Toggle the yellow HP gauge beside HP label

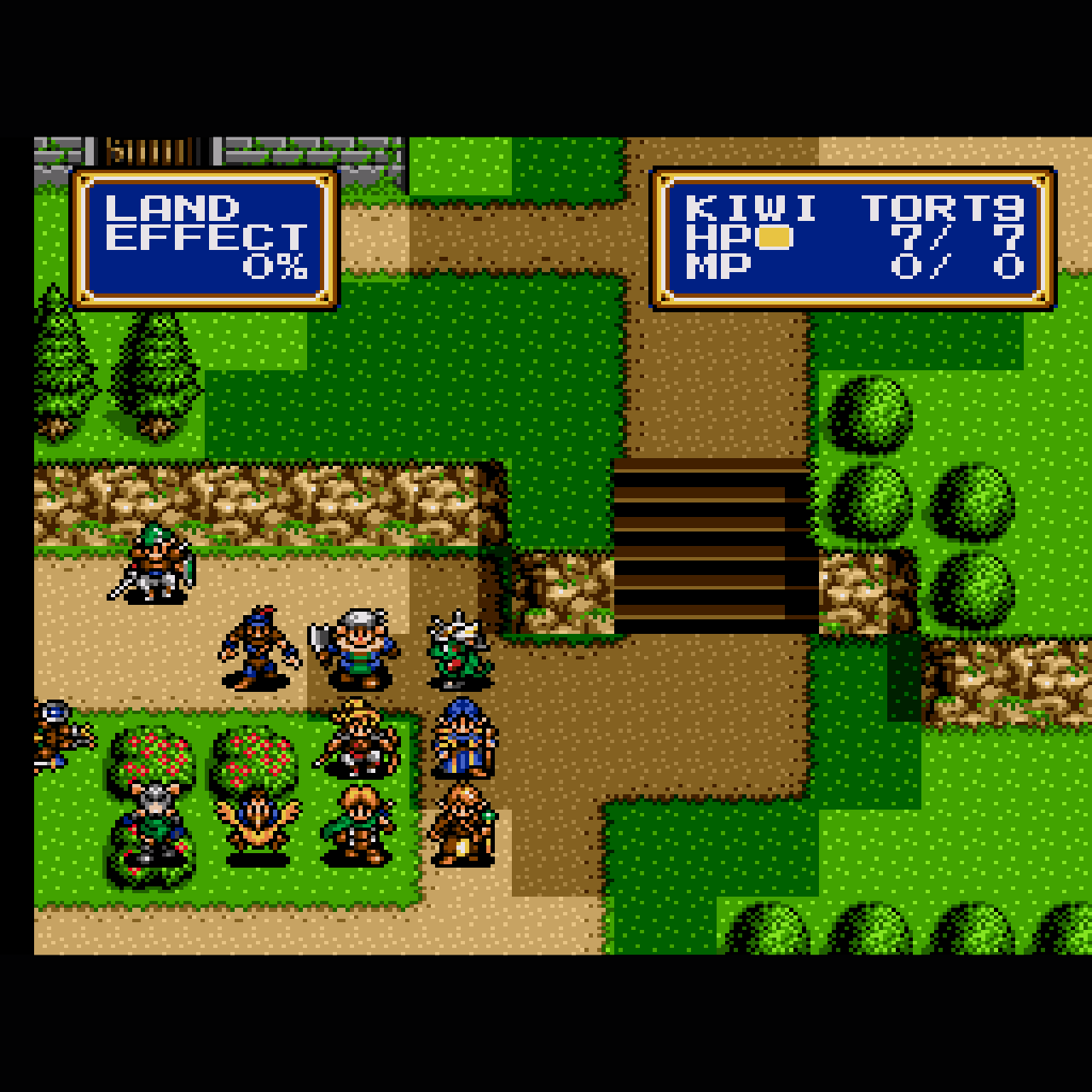coord(772,239)
